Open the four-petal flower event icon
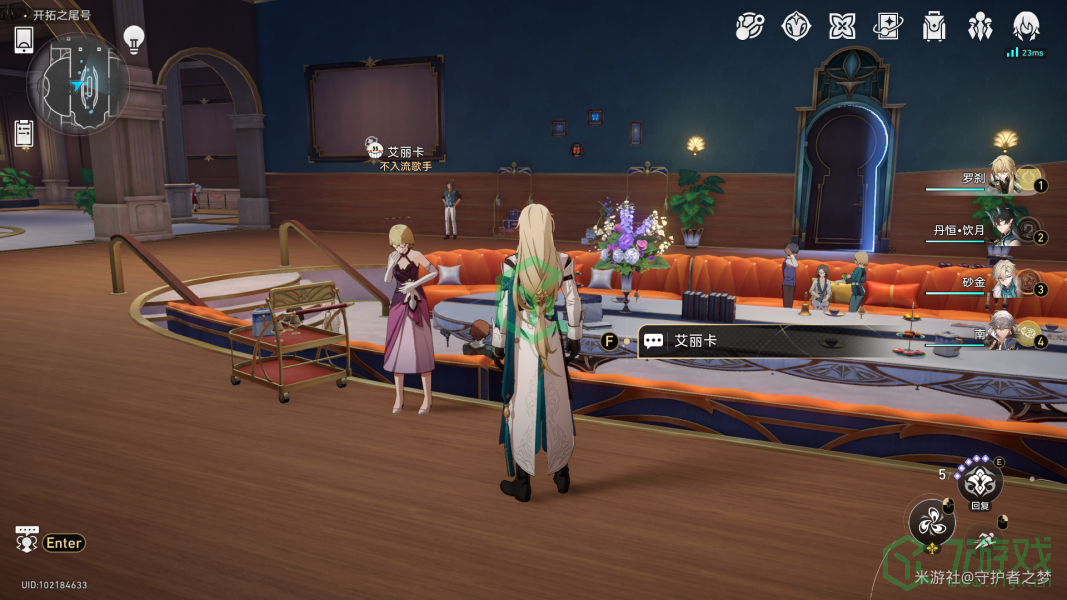This screenshot has height=600, width=1067. [x=842, y=27]
